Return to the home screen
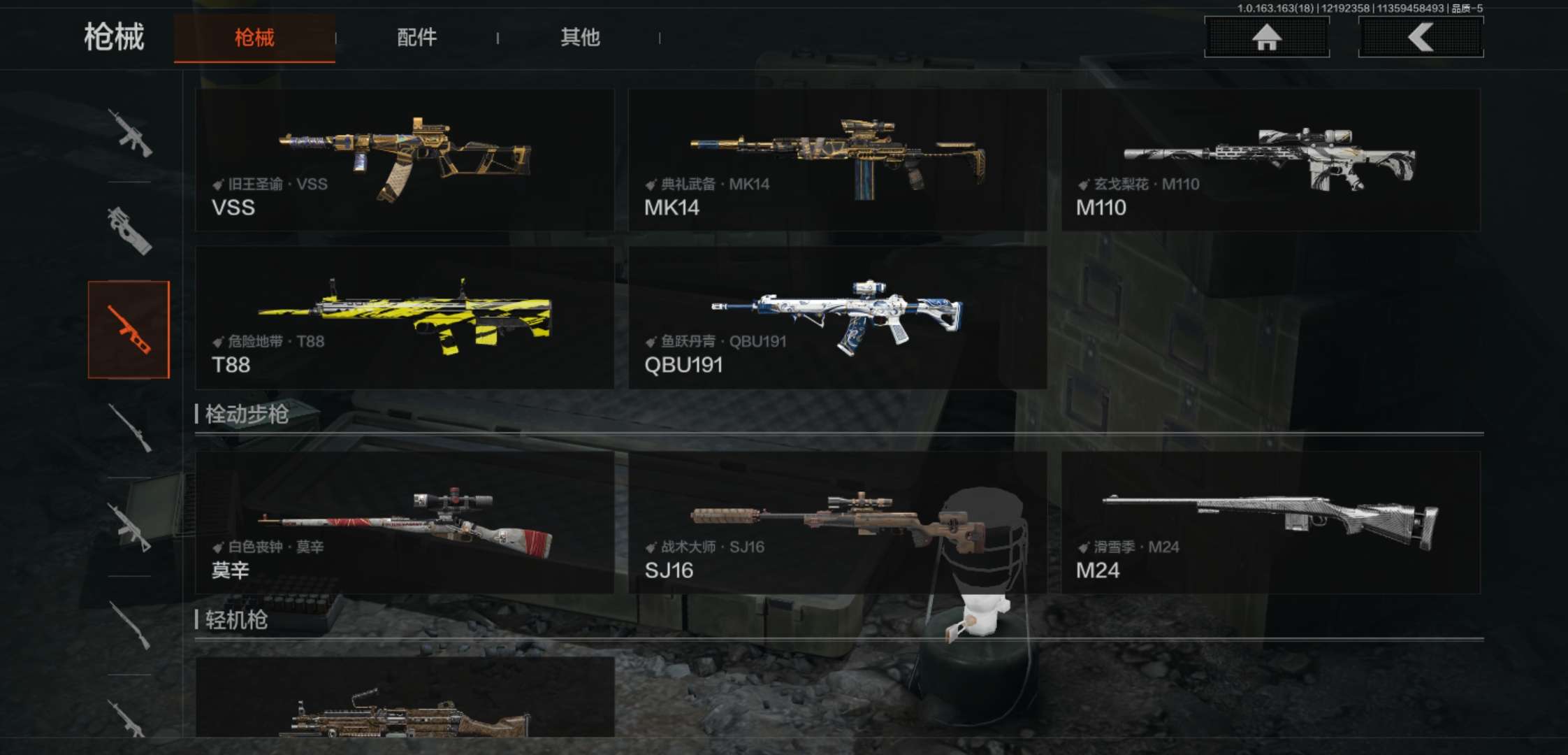1568x755 pixels. [x=1266, y=37]
